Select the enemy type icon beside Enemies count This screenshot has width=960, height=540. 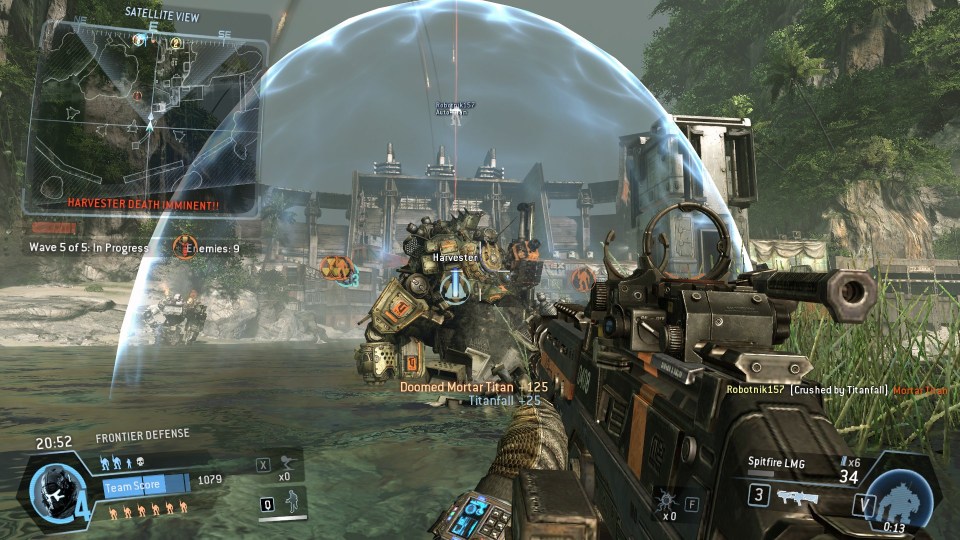pos(184,247)
